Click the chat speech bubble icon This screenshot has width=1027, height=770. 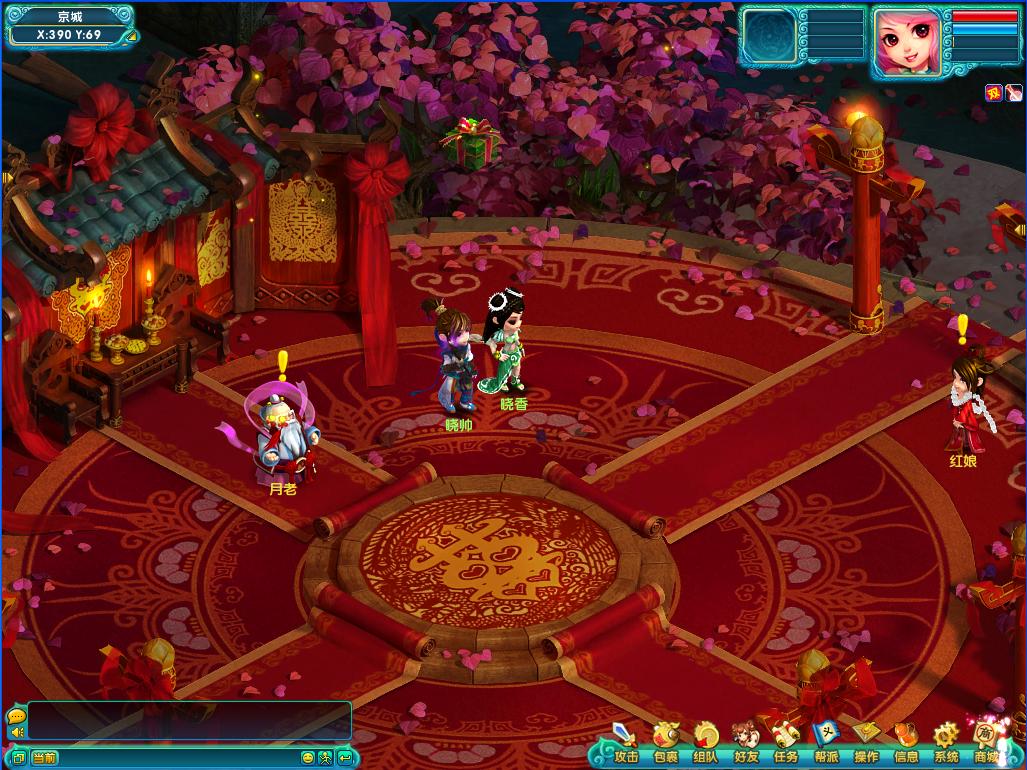tap(15, 716)
